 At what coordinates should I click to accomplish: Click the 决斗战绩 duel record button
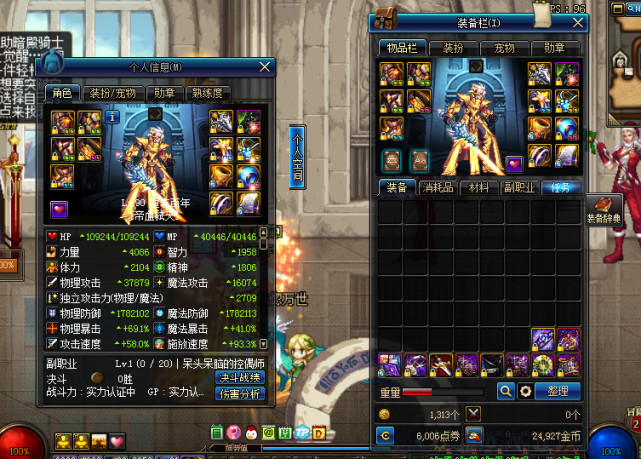click(240, 377)
